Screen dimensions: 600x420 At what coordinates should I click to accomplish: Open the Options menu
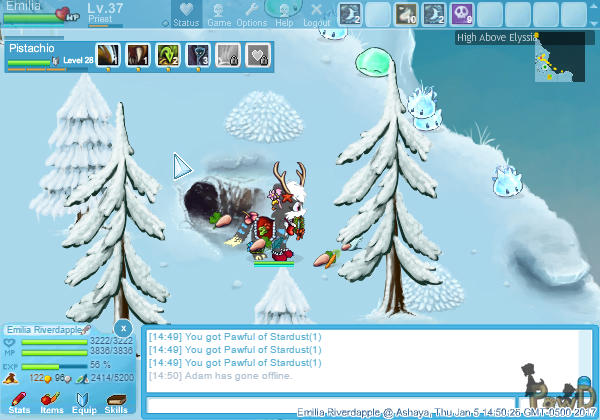tap(251, 14)
